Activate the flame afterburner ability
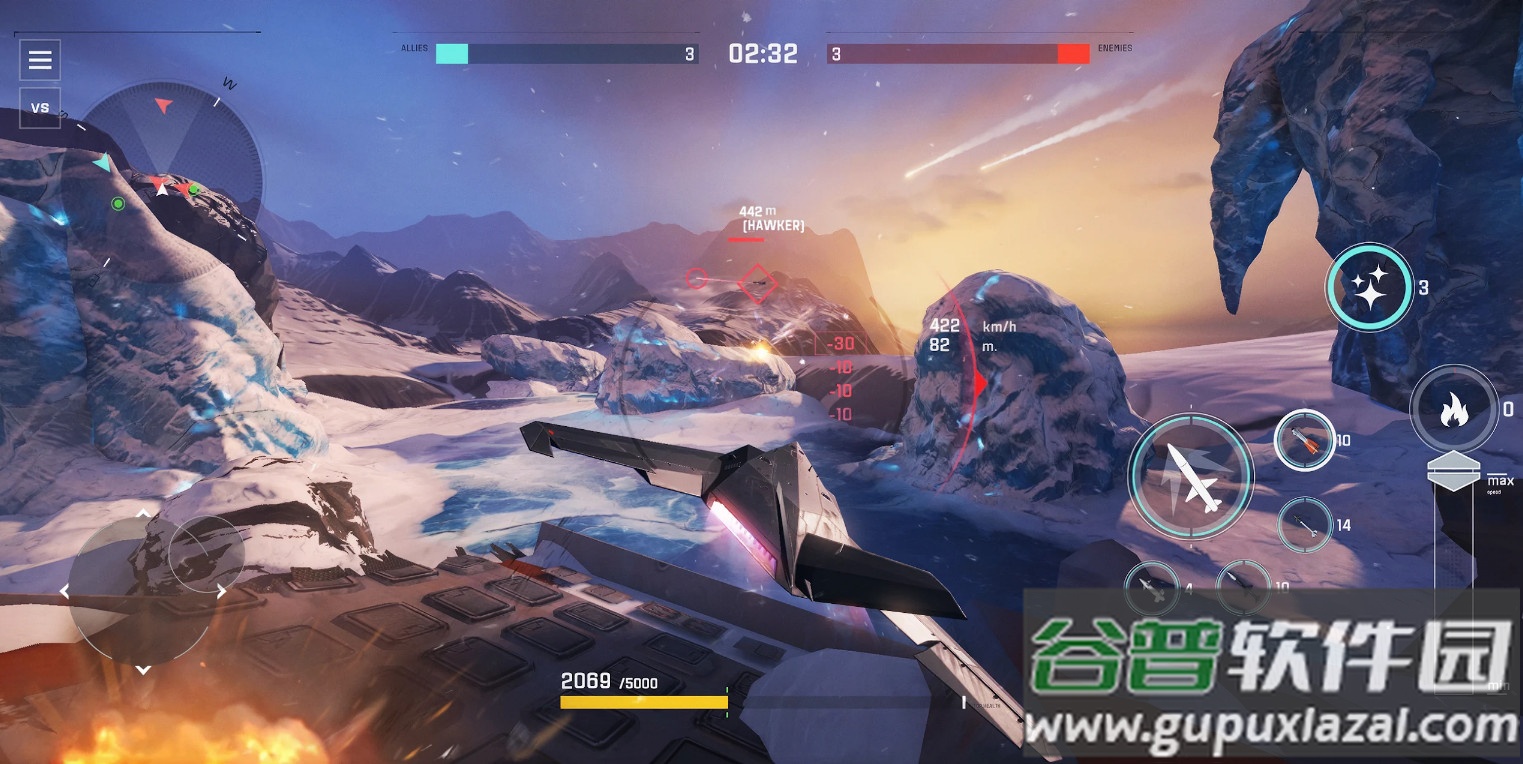This screenshot has height=764, width=1523. point(1455,408)
